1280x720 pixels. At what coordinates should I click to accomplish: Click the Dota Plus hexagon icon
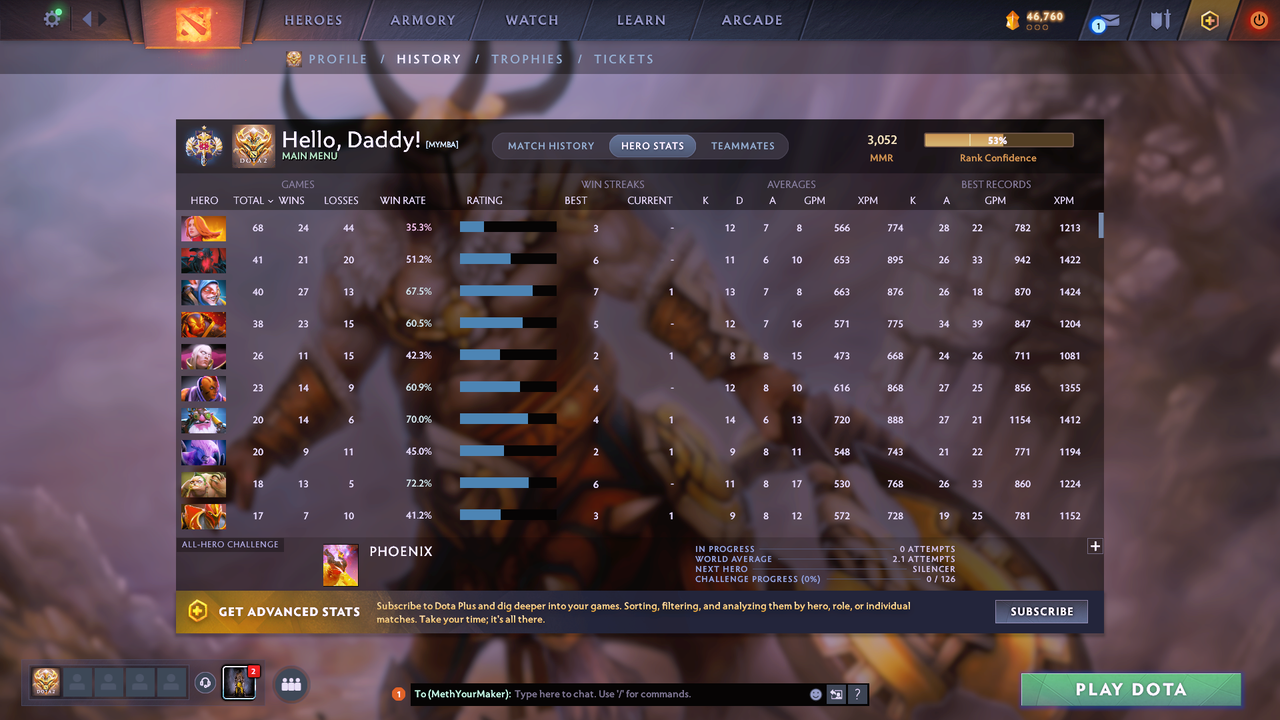pyautogui.click(x=1208, y=20)
